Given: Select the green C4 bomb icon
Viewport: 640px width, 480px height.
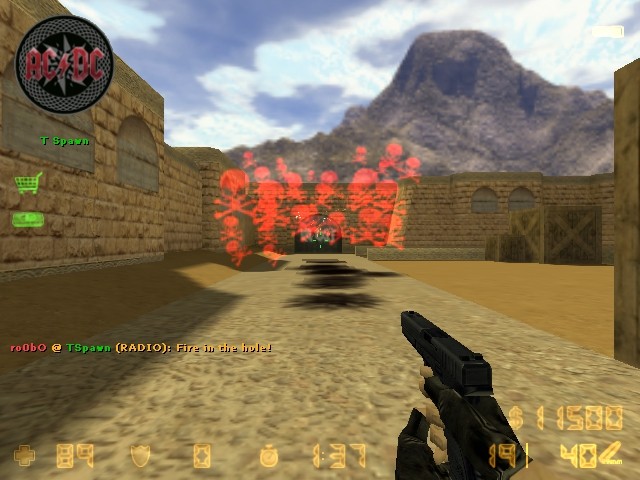Looking at the screenshot, I should tap(27, 219).
